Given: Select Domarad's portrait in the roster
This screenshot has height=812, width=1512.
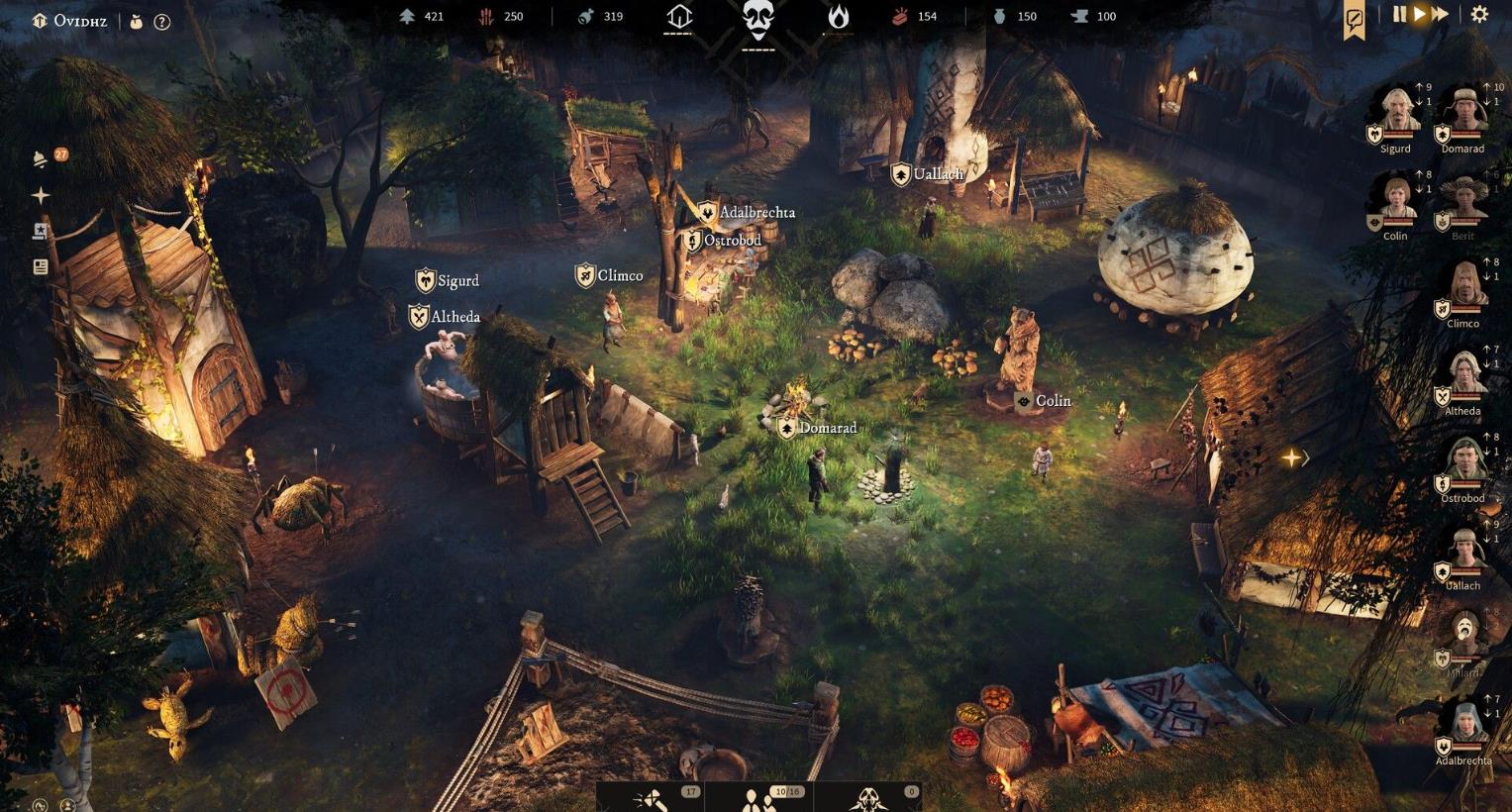Looking at the screenshot, I should [1463, 114].
